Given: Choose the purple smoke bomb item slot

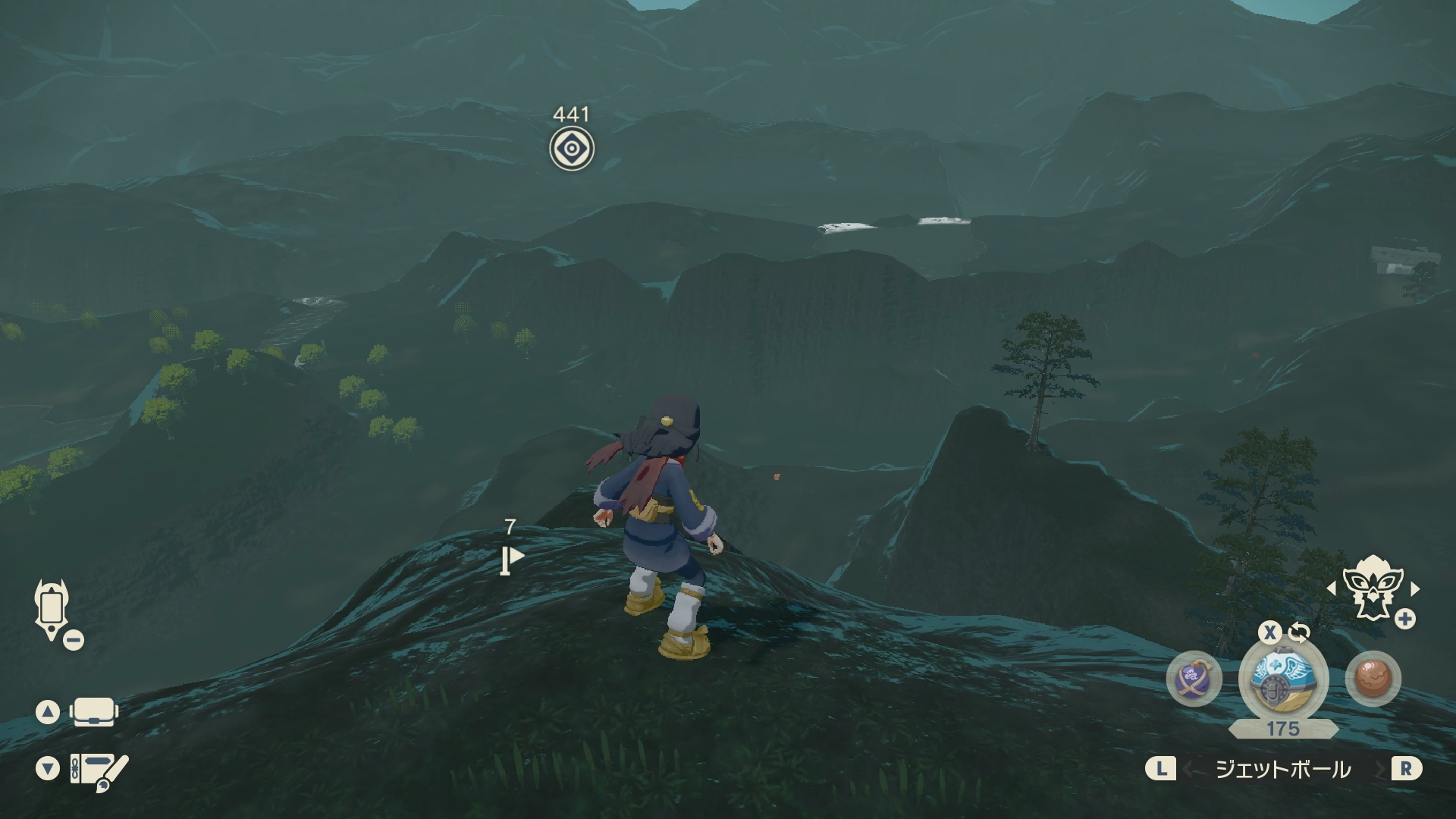Looking at the screenshot, I should pos(1194,679).
